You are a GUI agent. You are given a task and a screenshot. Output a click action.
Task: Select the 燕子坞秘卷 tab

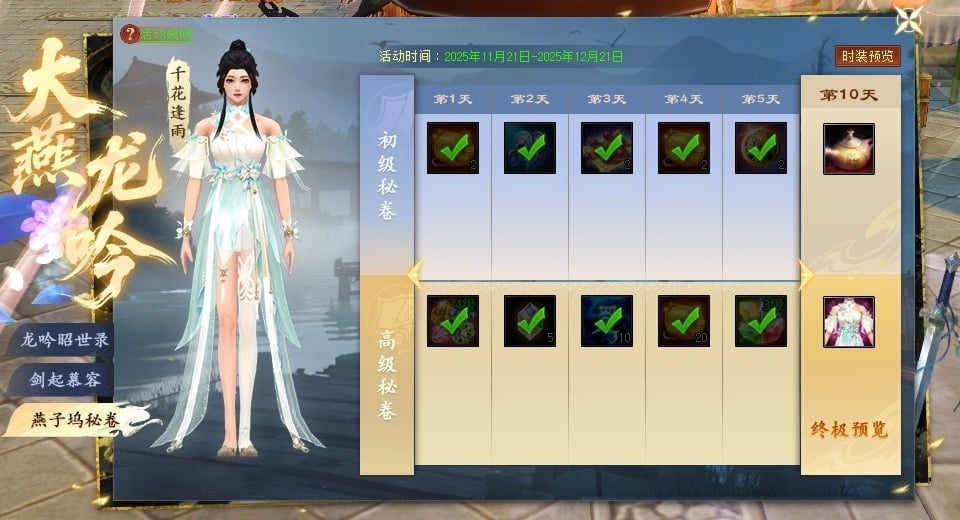click(x=74, y=420)
